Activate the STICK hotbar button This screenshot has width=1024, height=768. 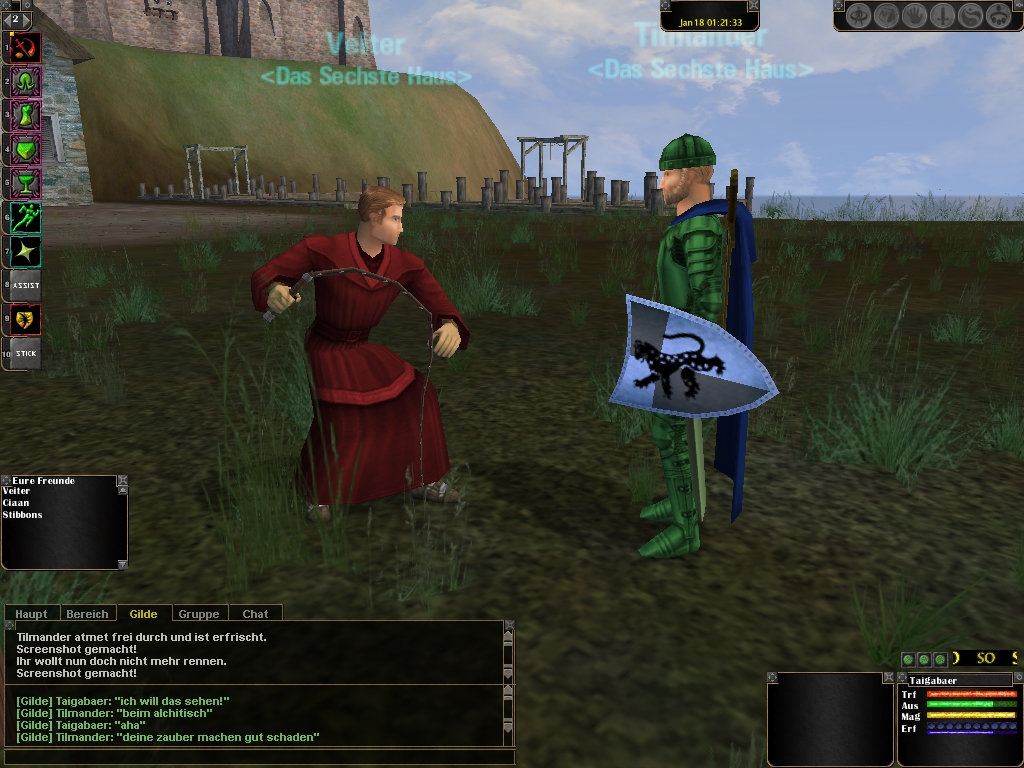click(x=26, y=353)
